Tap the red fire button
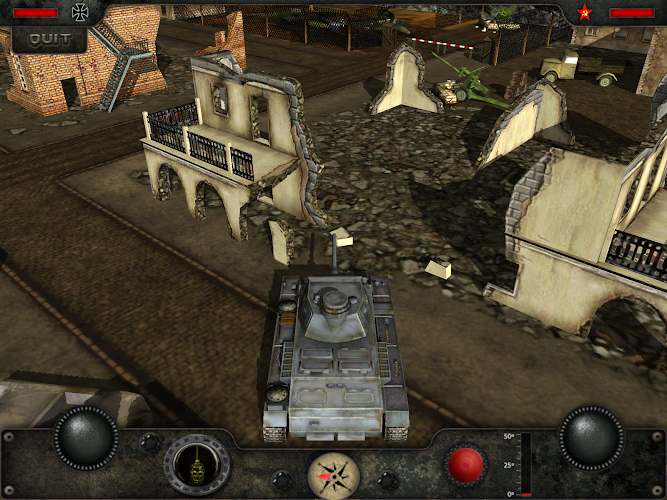The height and width of the screenshot is (500, 667). click(465, 465)
